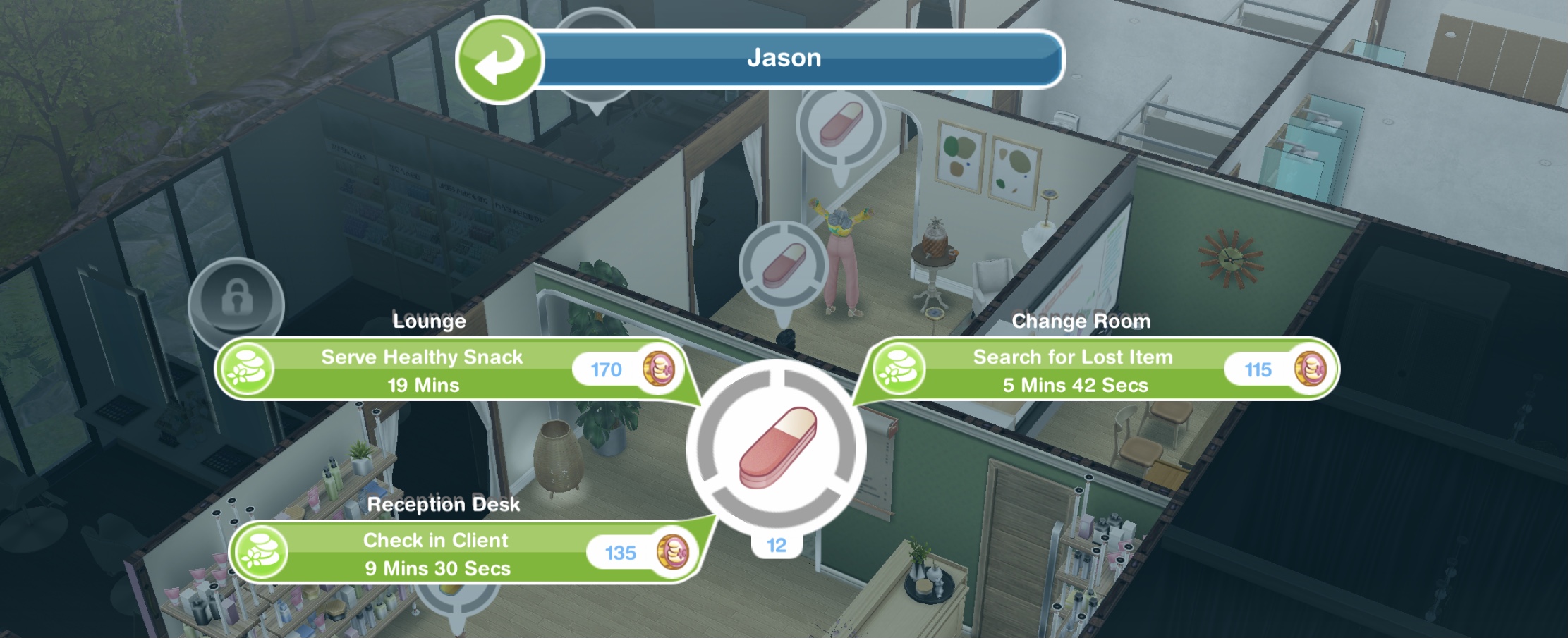Tap the padlock locked bubble icon

click(236, 301)
